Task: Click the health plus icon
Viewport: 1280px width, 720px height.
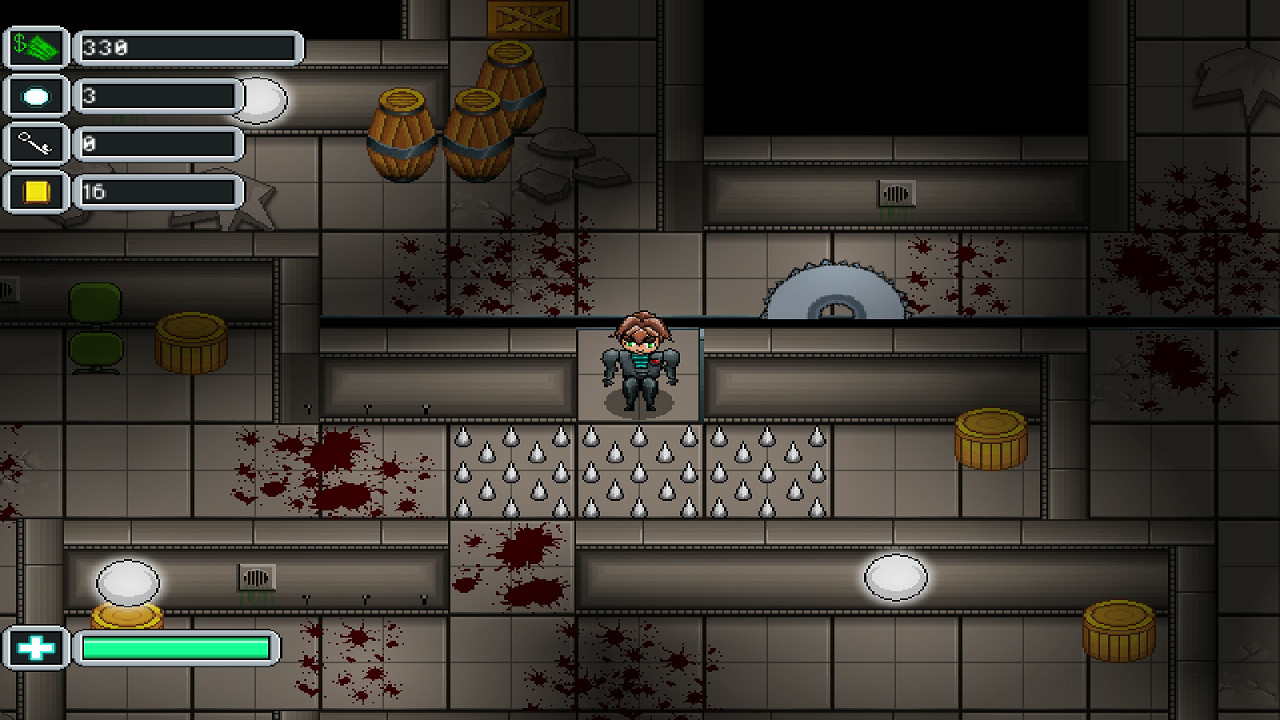Action: [x=37, y=647]
